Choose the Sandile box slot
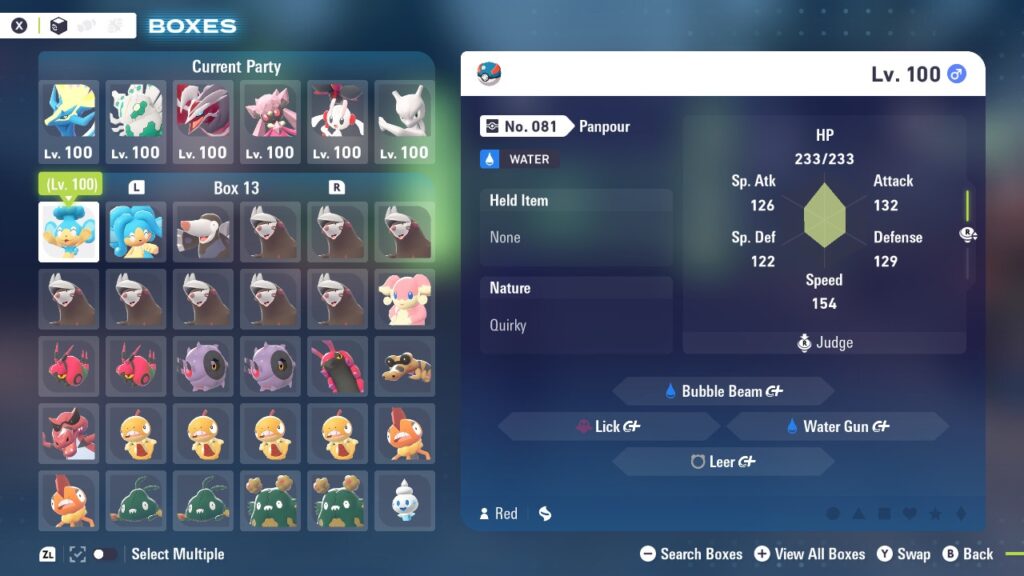 [404, 365]
